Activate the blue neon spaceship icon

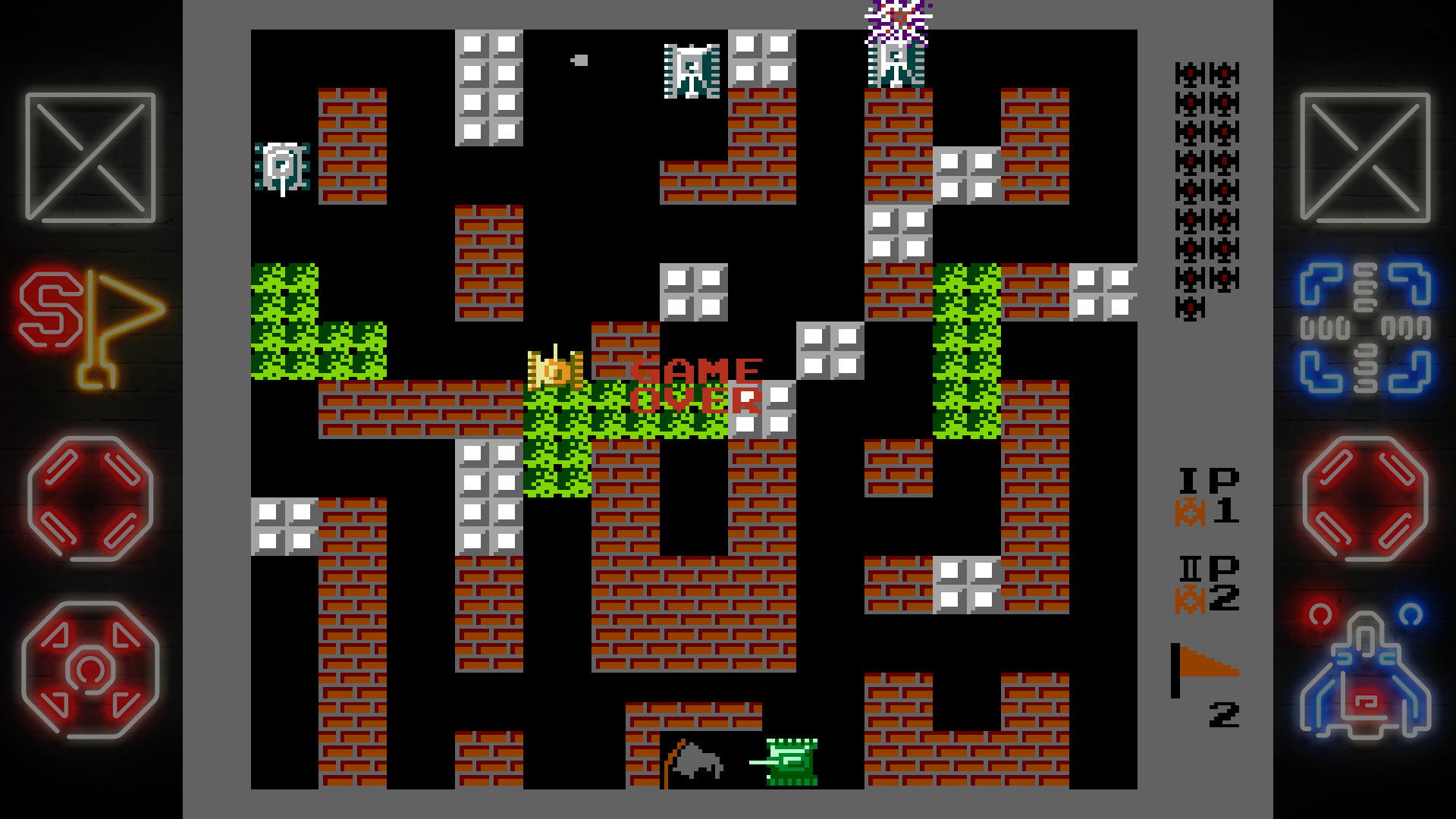tap(1365, 673)
